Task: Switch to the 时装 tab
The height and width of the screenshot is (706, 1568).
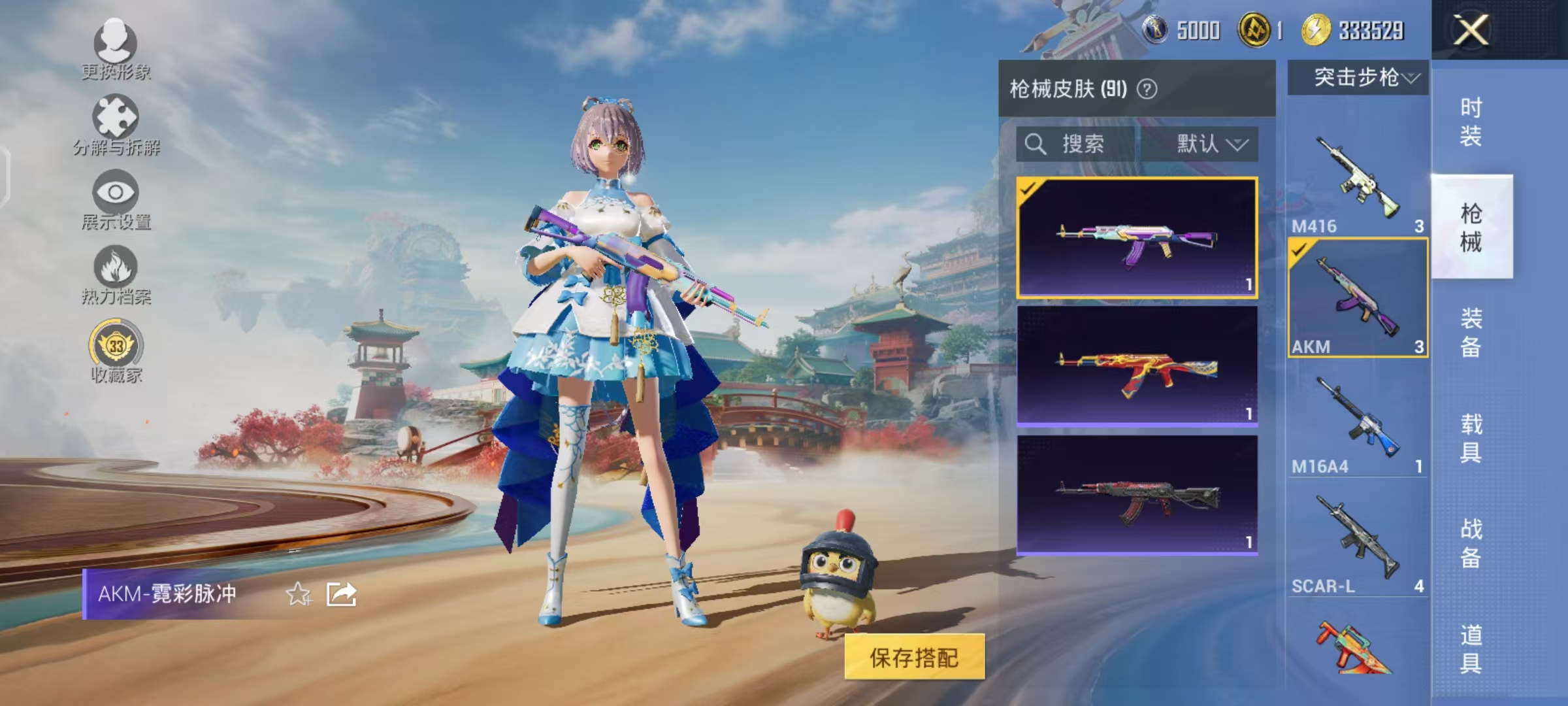Action: (x=1473, y=121)
